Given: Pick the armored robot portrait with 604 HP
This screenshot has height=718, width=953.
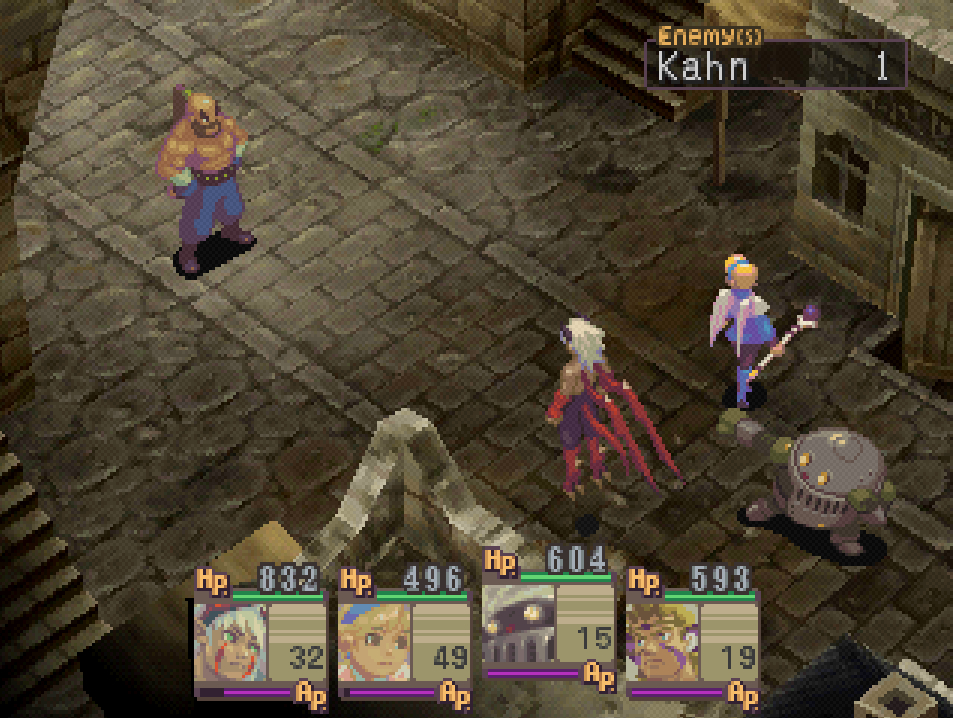Looking at the screenshot, I should [518, 626].
